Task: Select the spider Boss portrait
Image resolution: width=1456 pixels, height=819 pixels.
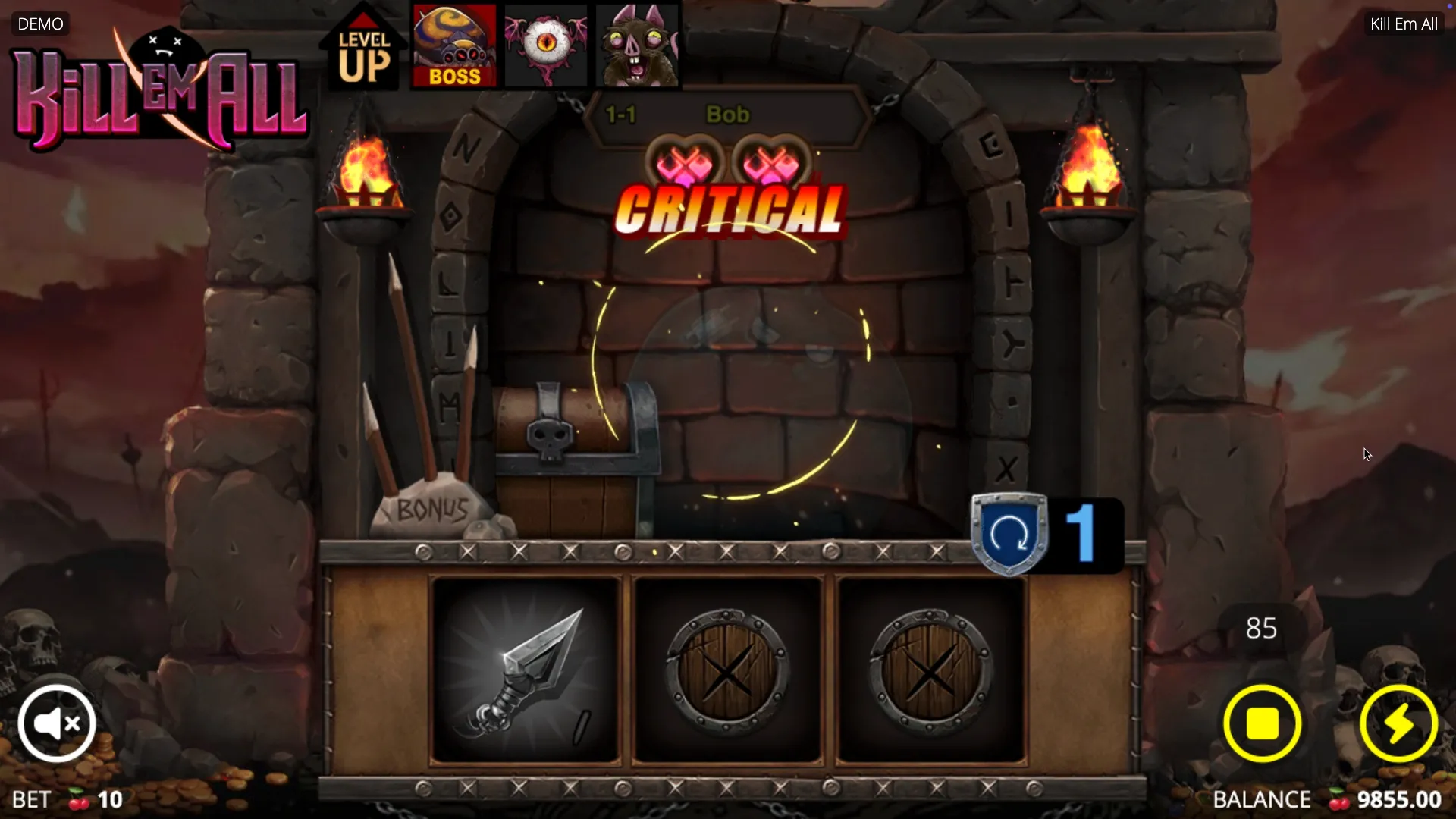Action: tap(454, 46)
